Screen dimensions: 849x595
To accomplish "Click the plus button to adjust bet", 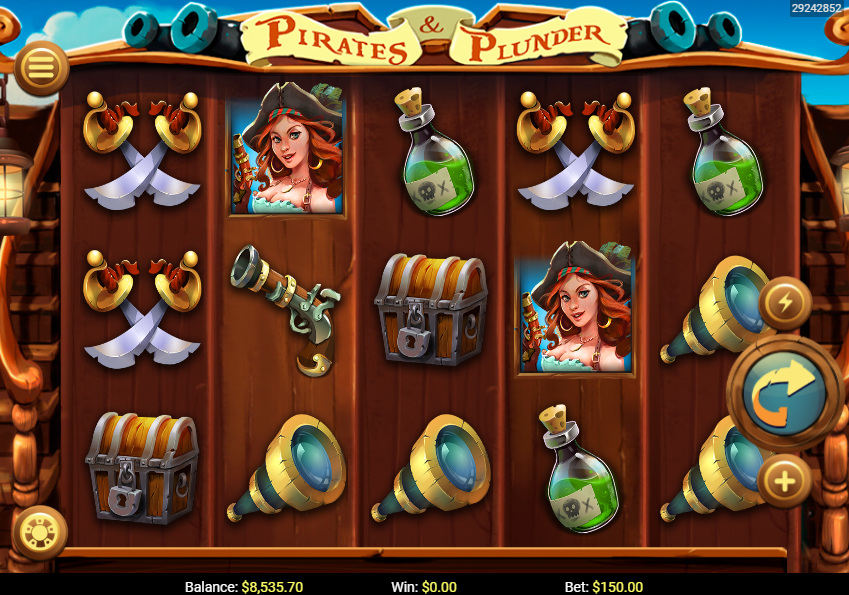I will (x=785, y=482).
